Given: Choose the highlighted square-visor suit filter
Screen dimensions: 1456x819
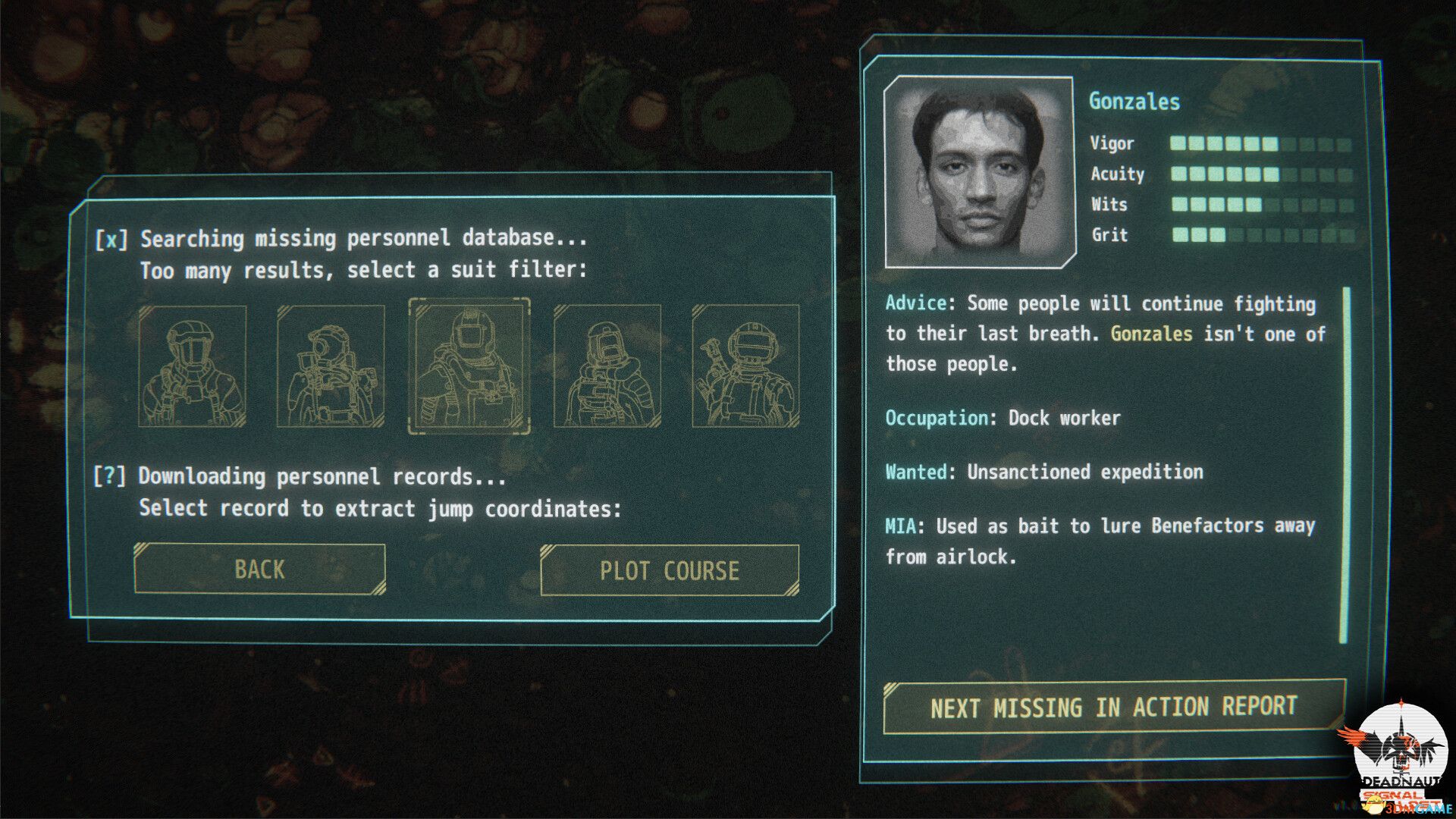Looking at the screenshot, I should coord(469,366).
